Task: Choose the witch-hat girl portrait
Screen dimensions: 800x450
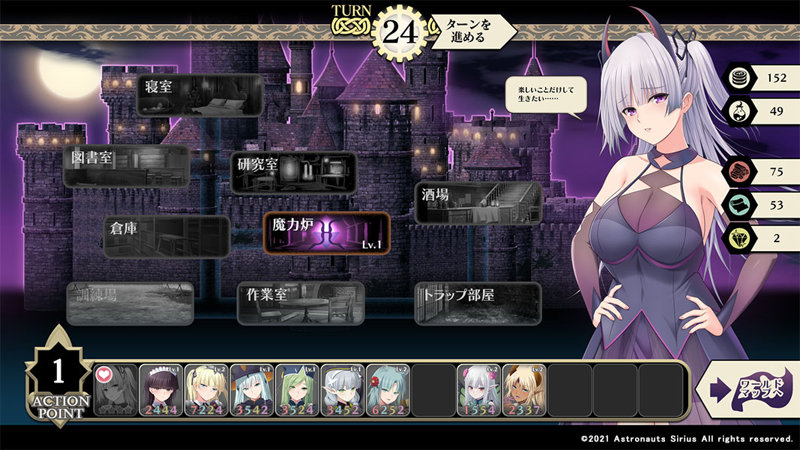Action: coord(252,389)
